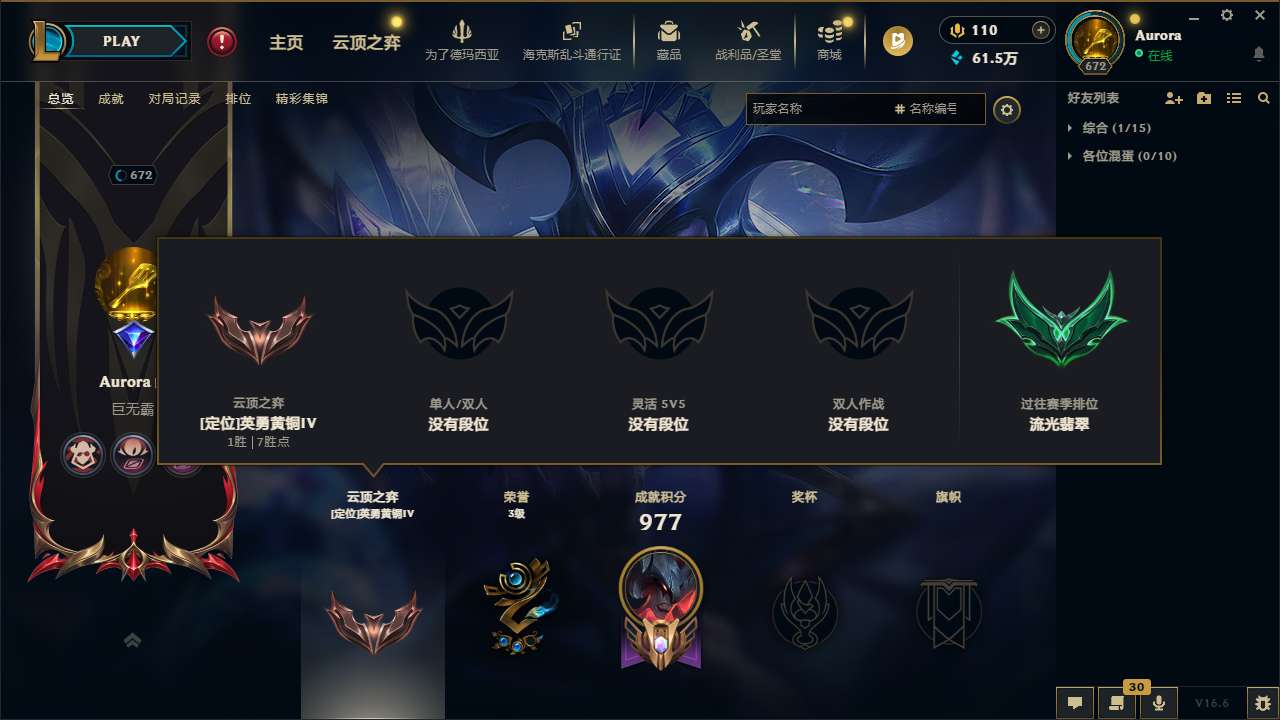This screenshot has width=1280, height=720.
Task: Open friends list search
Action: [x=1263, y=98]
